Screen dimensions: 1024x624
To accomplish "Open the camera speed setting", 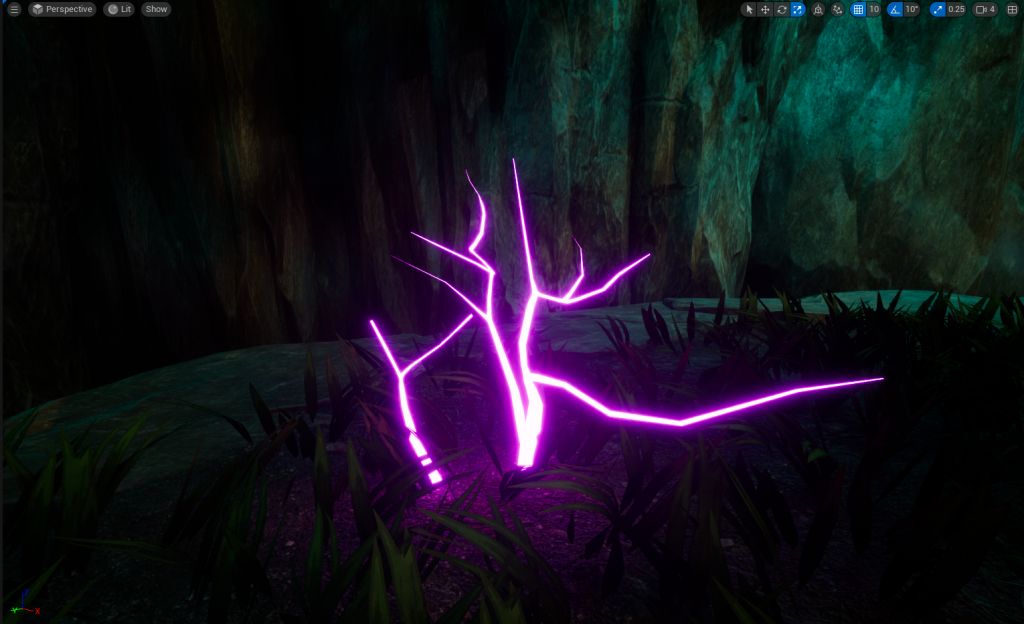I will point(986,9).
